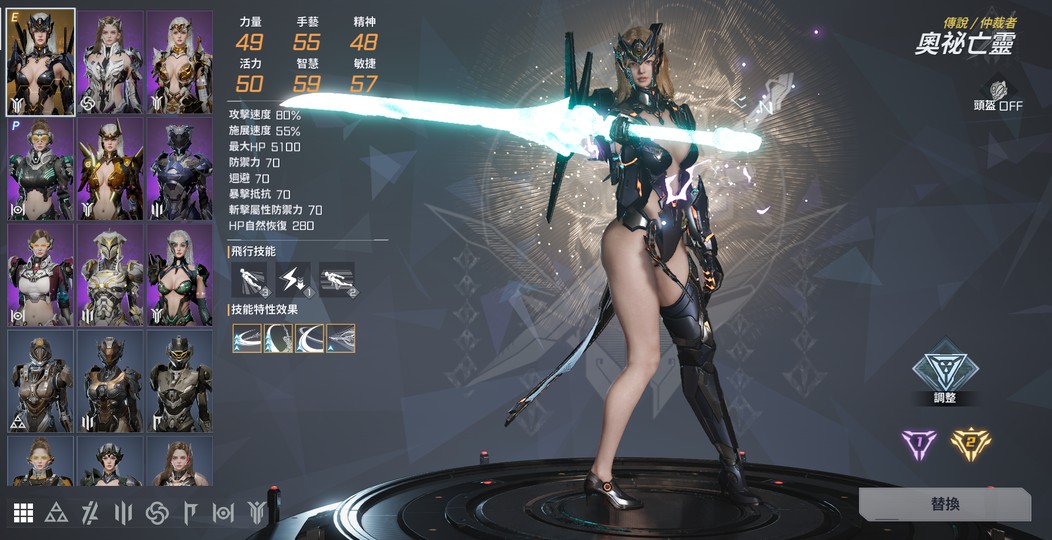Filter suits by the swirl class icon
This screenshot has width=1052, height=540.
pyautogui.click(x=157, y=513)
